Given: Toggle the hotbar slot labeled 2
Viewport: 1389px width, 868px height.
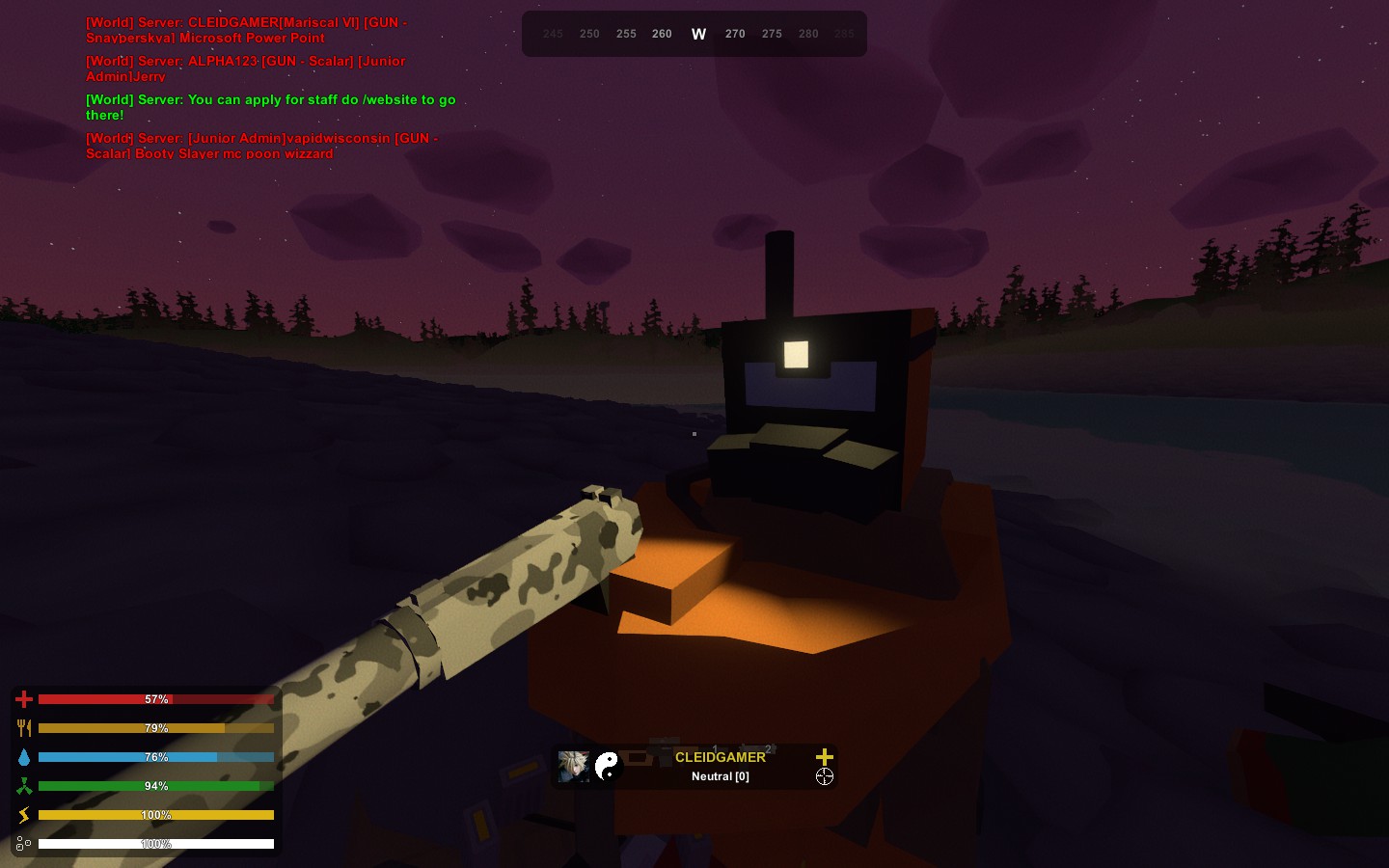Looking at the screenshot, I should (768, 748).
